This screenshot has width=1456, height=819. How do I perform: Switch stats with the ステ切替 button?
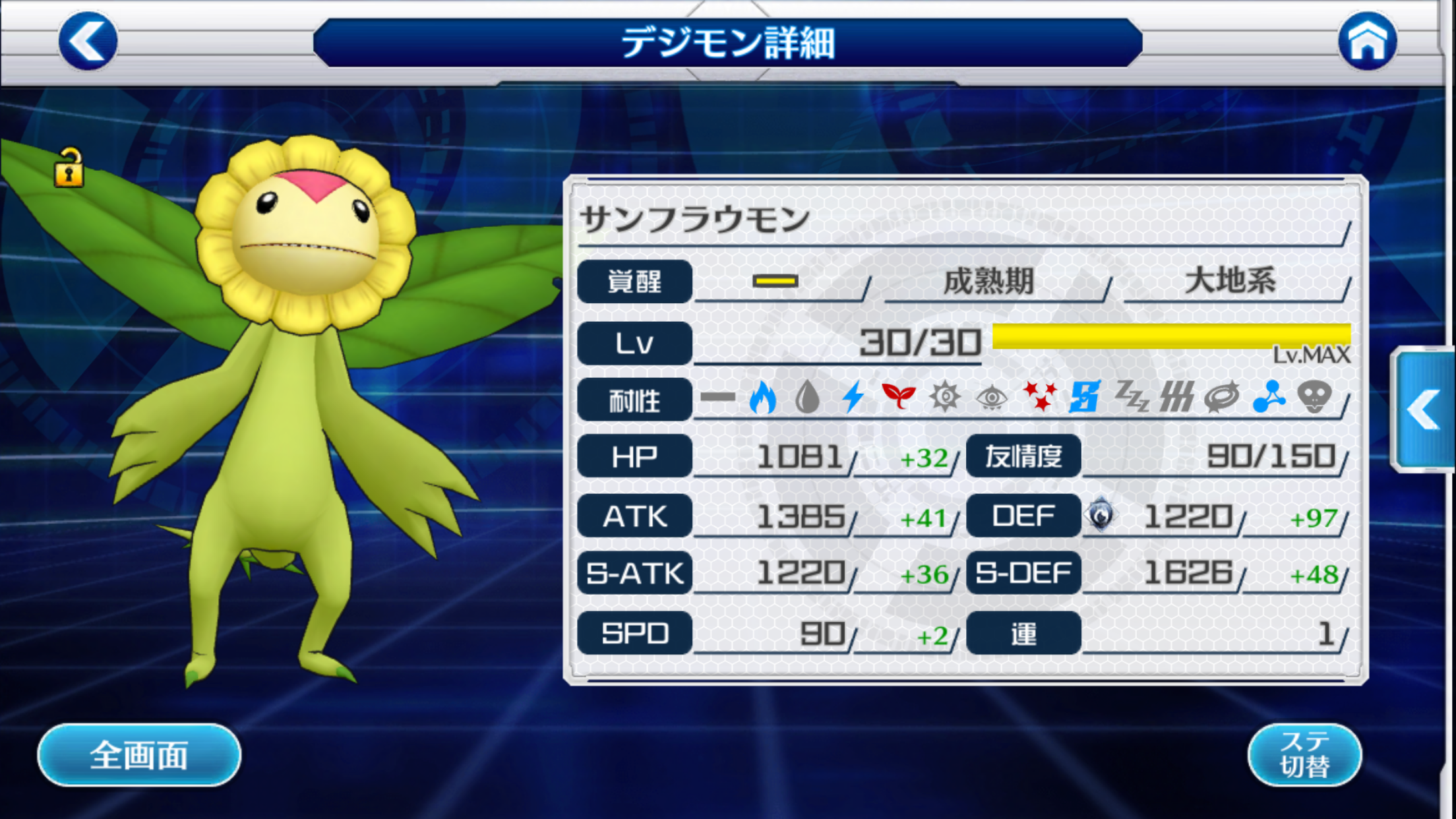[1304, 754]
